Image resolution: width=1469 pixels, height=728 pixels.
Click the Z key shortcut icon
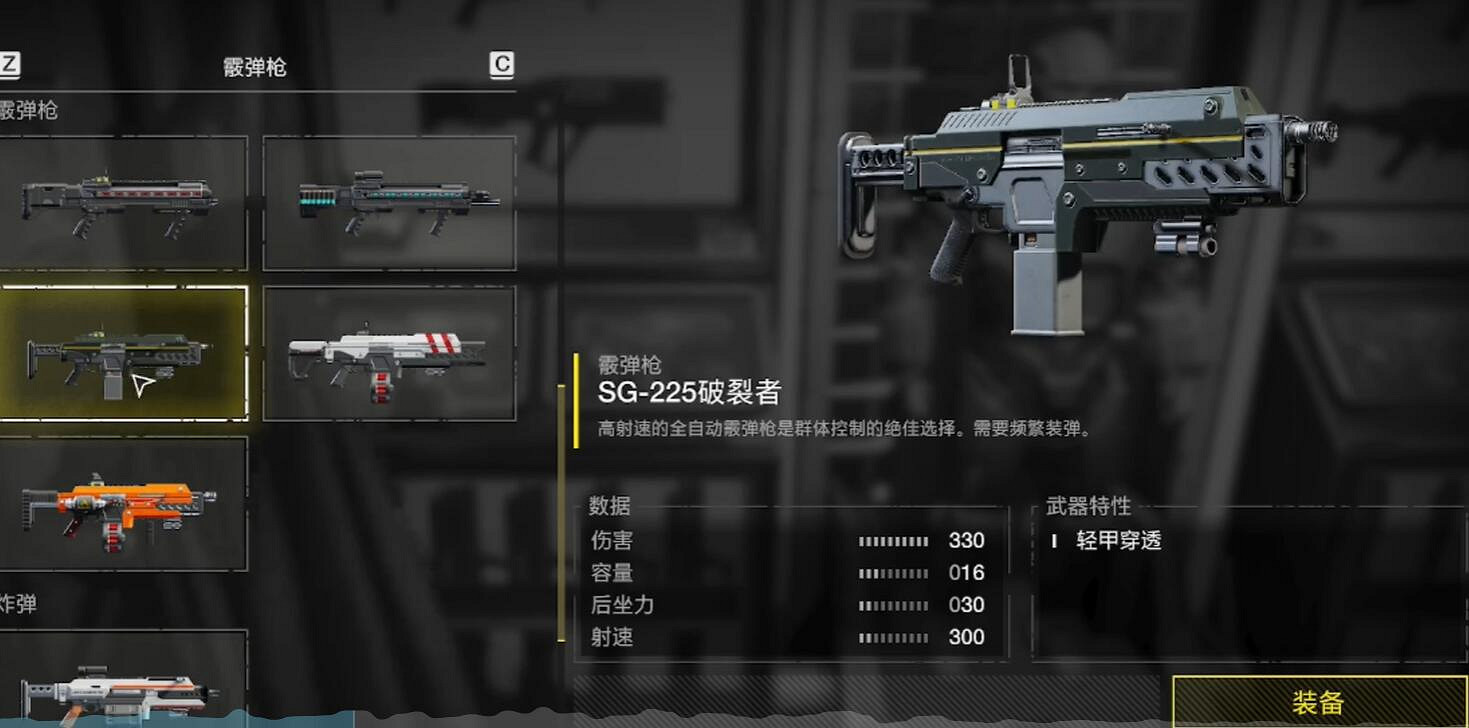tap(12, 63)
